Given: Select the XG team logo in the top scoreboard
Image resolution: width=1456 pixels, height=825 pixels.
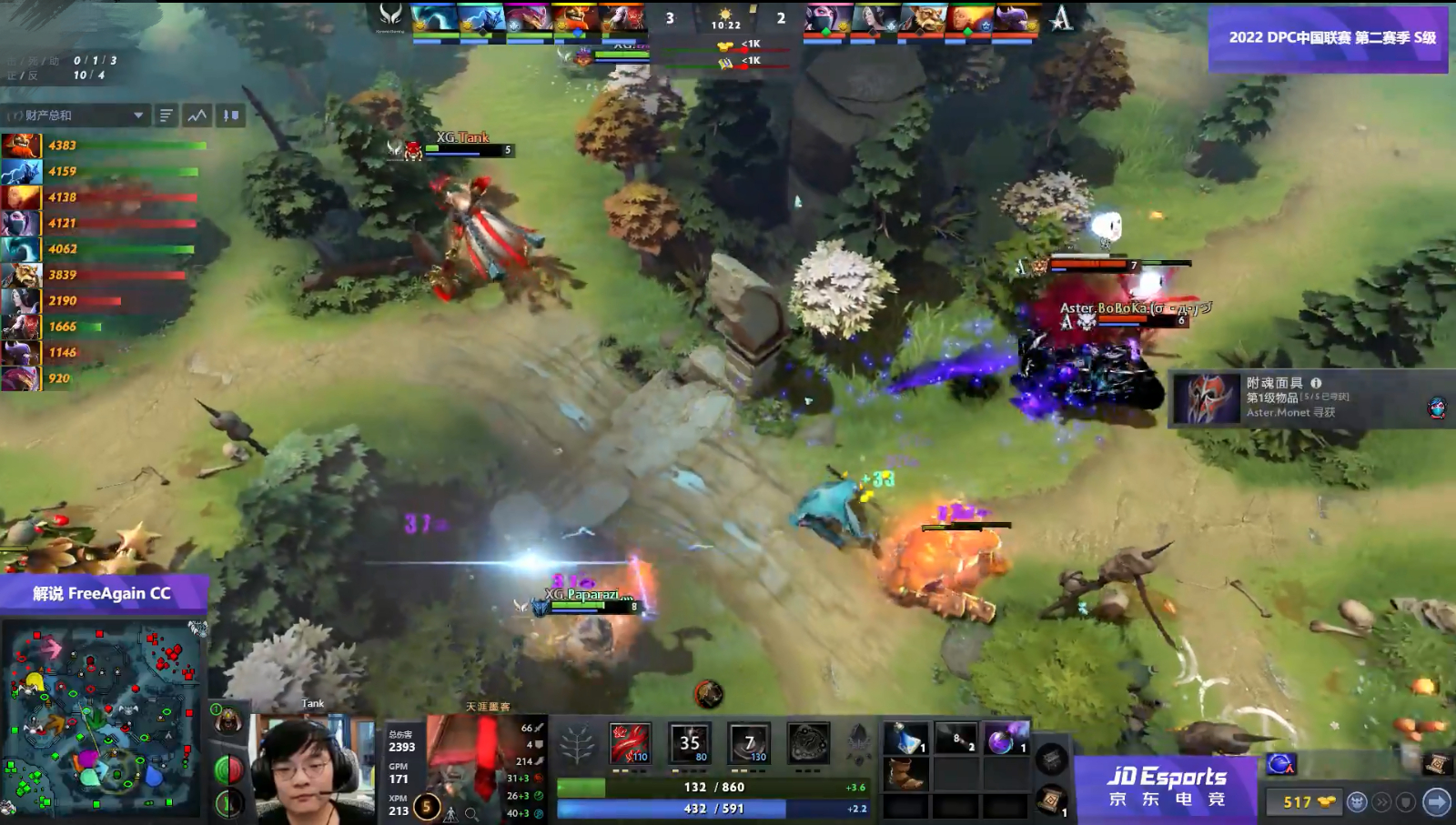Looking at the screenshot, I should tap(389, 16).
